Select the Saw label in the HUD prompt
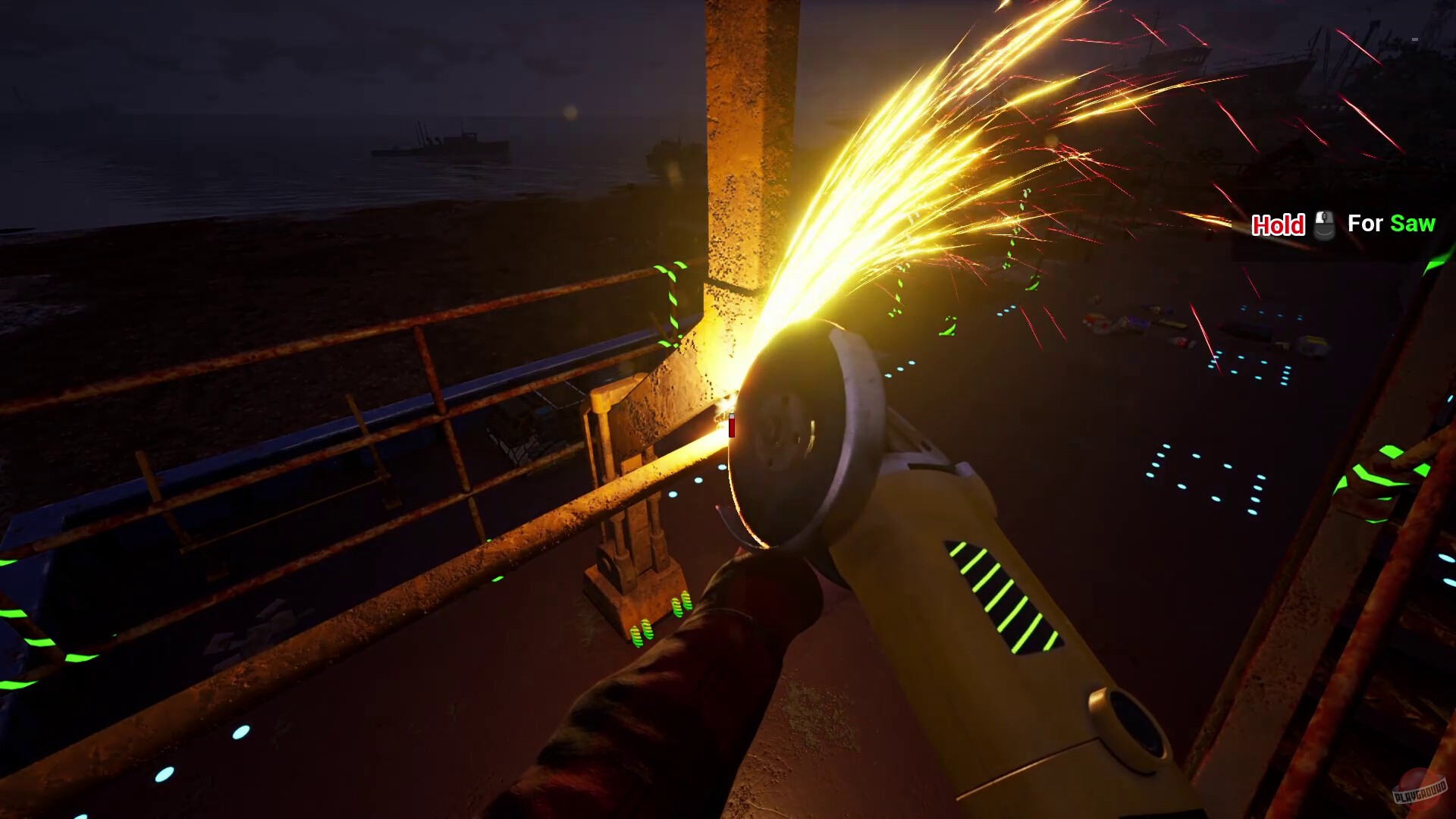The width and height of the screenshot is (1456, 819). tap(1414, 223)
